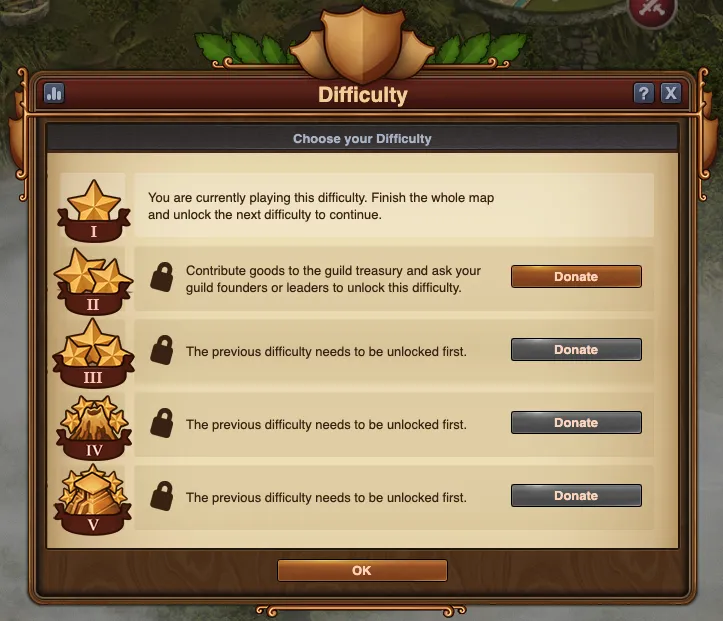Image resolution: width=723 pixels, height=621 pixels.
Task: Select the difficulty IV volcano badge
Action: point(93,425)
